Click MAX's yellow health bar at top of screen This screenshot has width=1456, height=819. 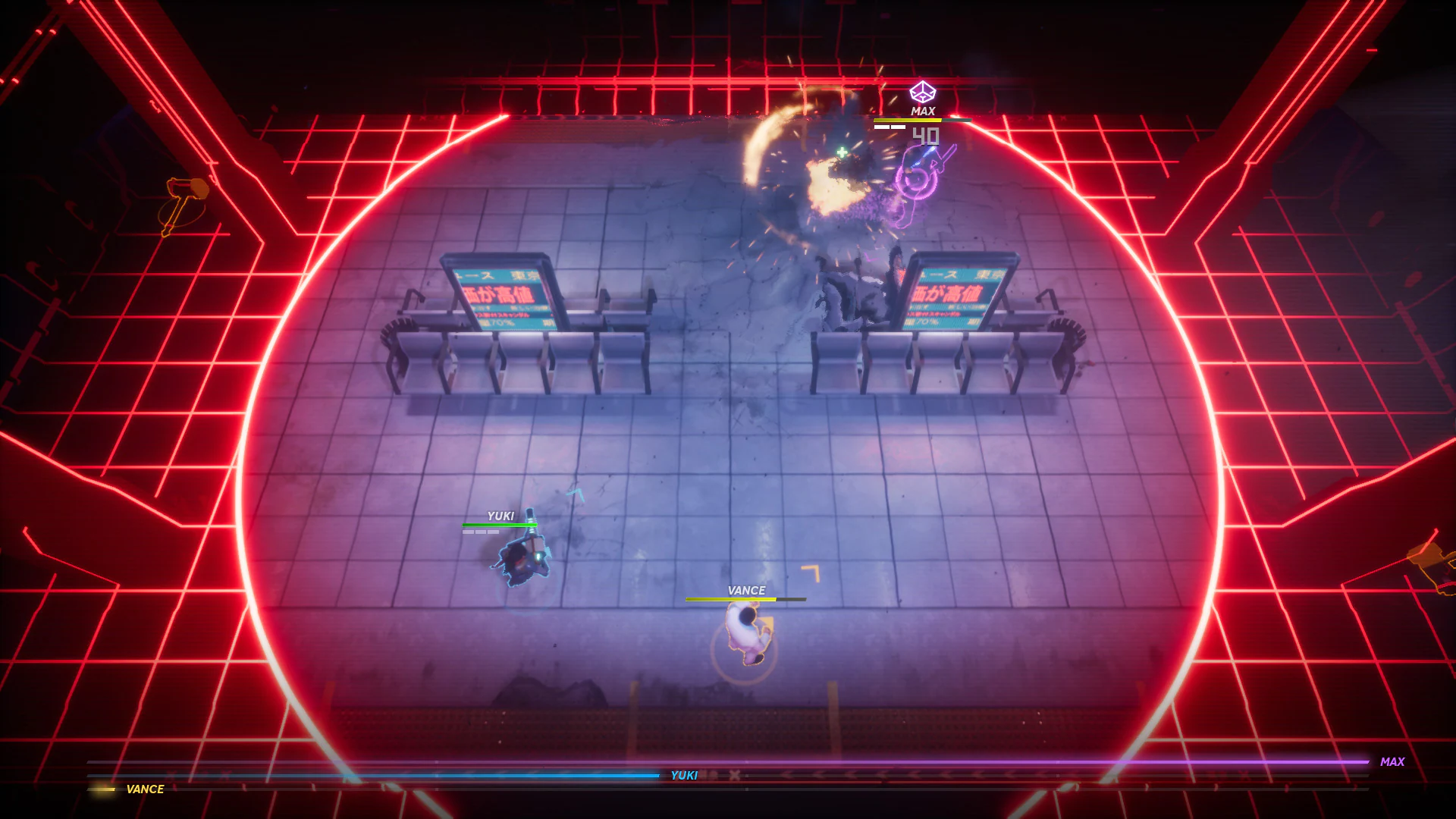tap(908, 121)
